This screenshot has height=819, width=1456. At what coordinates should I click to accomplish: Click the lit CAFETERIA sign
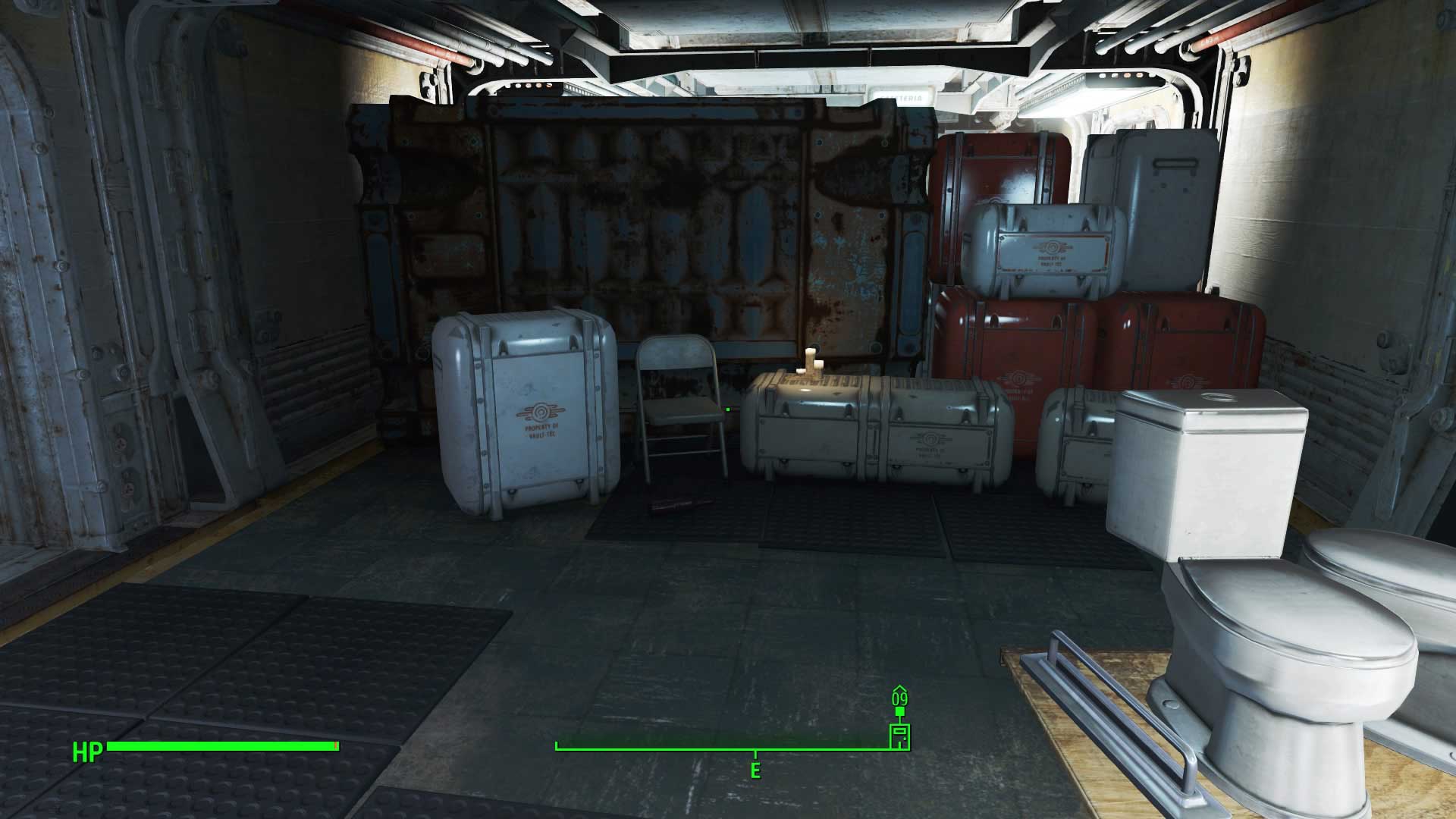coord(901,99)
